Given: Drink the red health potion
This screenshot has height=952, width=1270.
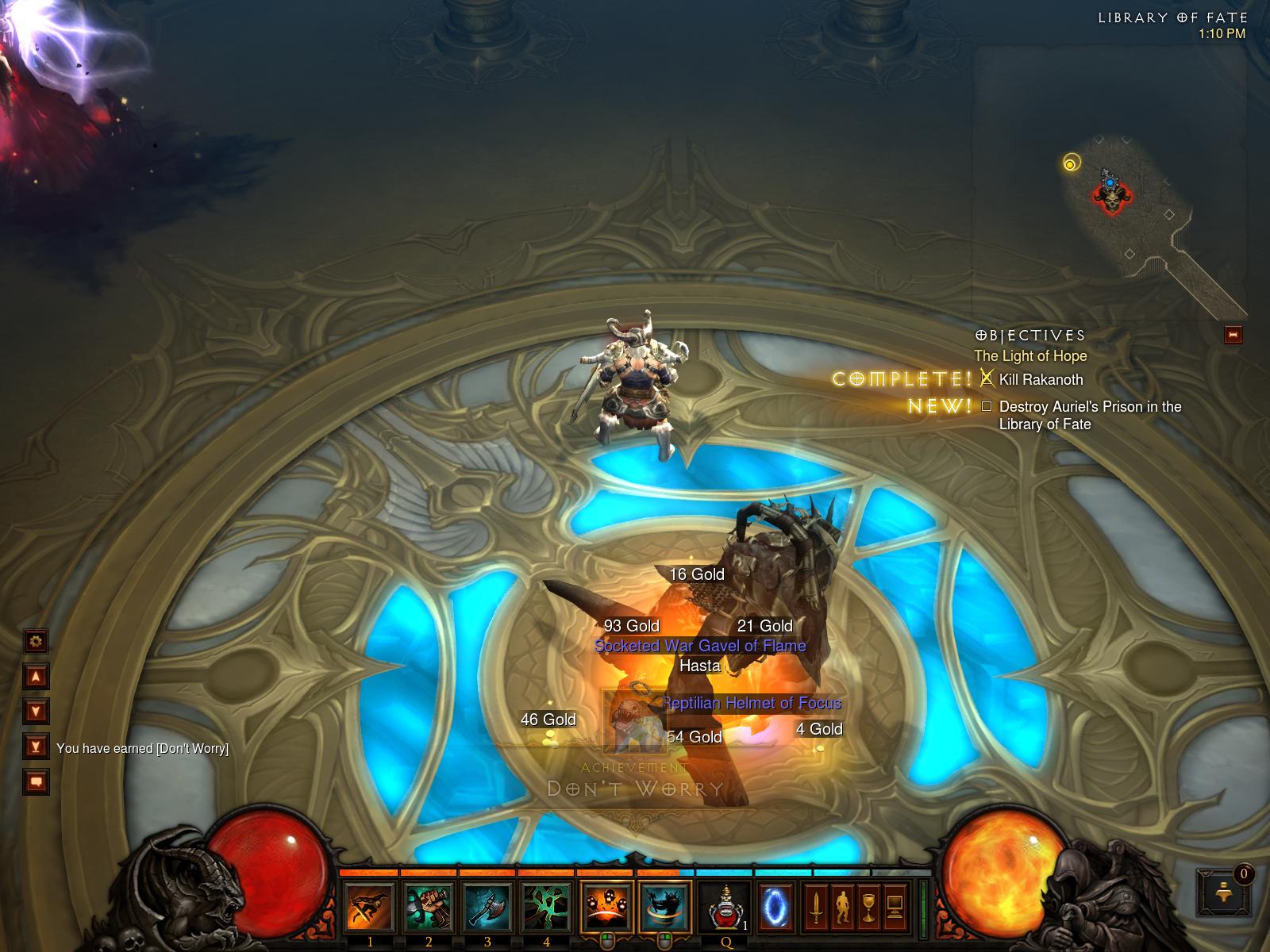Looking at the screenshot, I should click(x=725, y=907).
